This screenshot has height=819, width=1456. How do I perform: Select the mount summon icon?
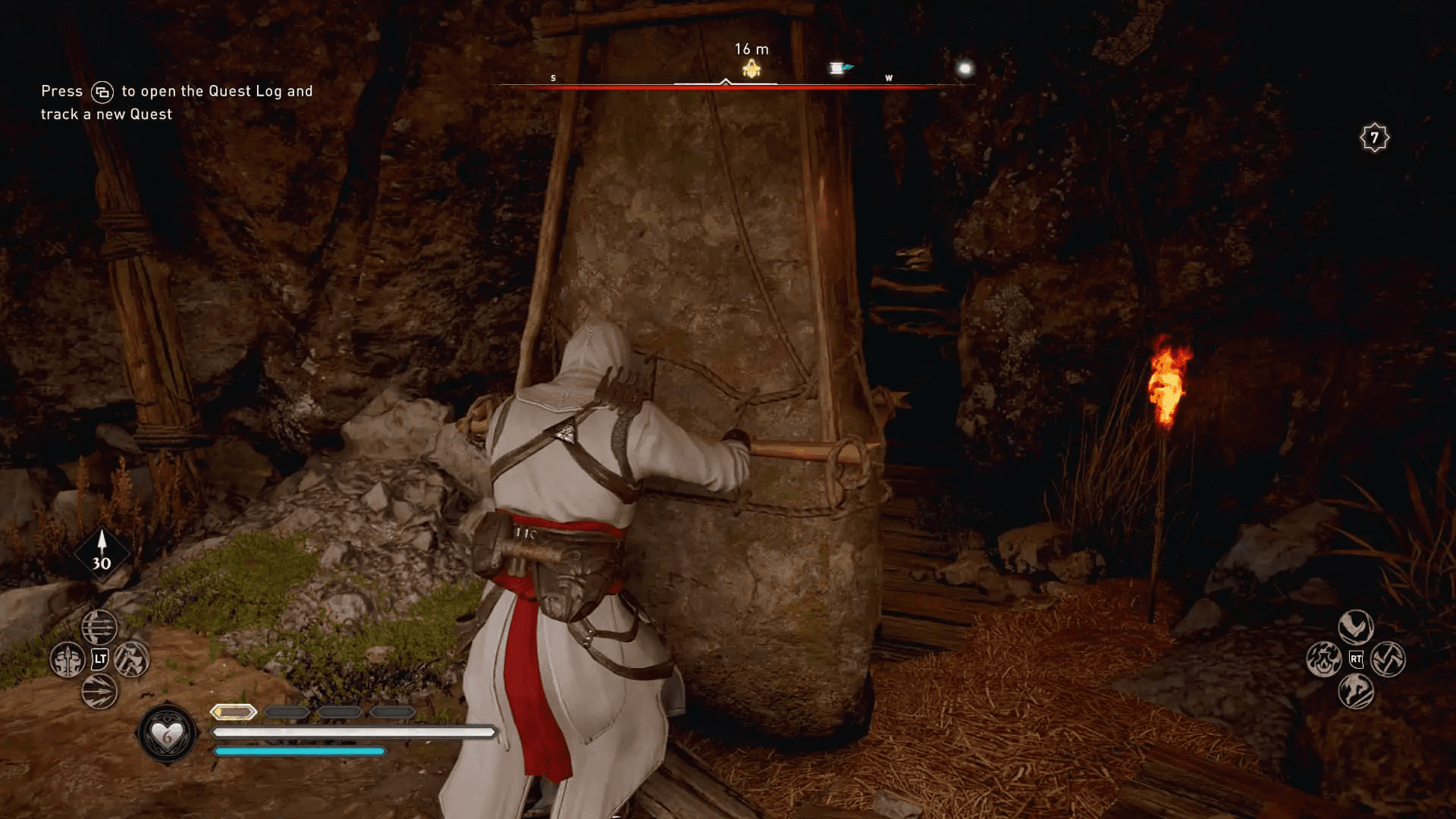(1356, 692)
